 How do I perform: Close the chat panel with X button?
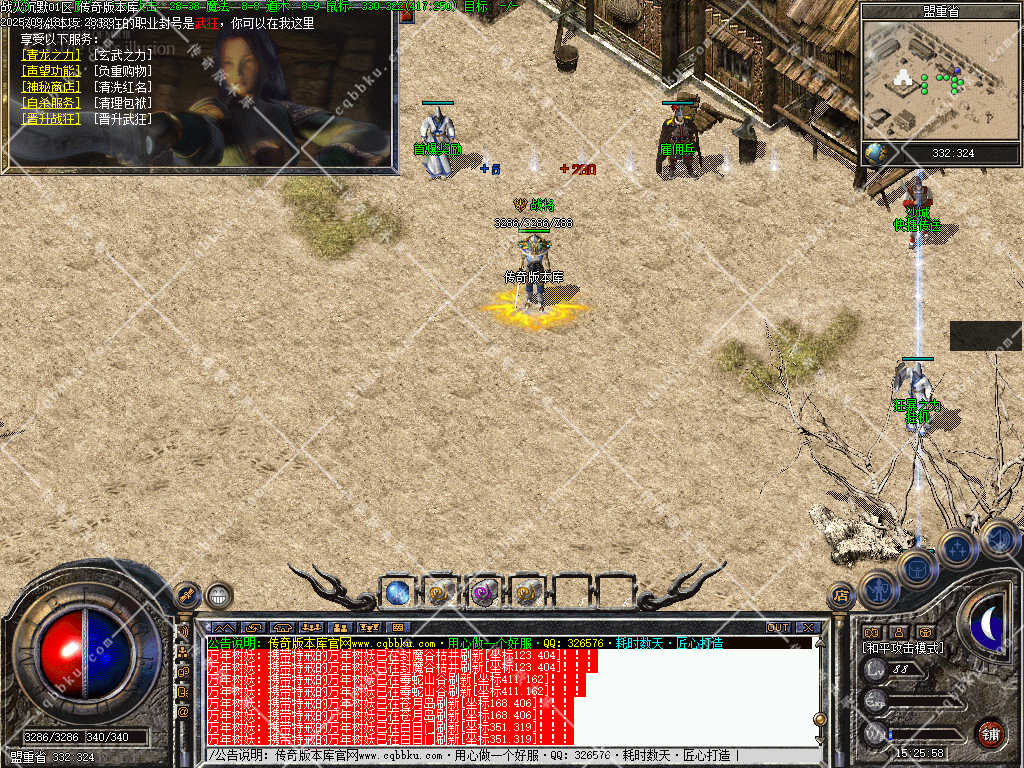pos(808,627)
